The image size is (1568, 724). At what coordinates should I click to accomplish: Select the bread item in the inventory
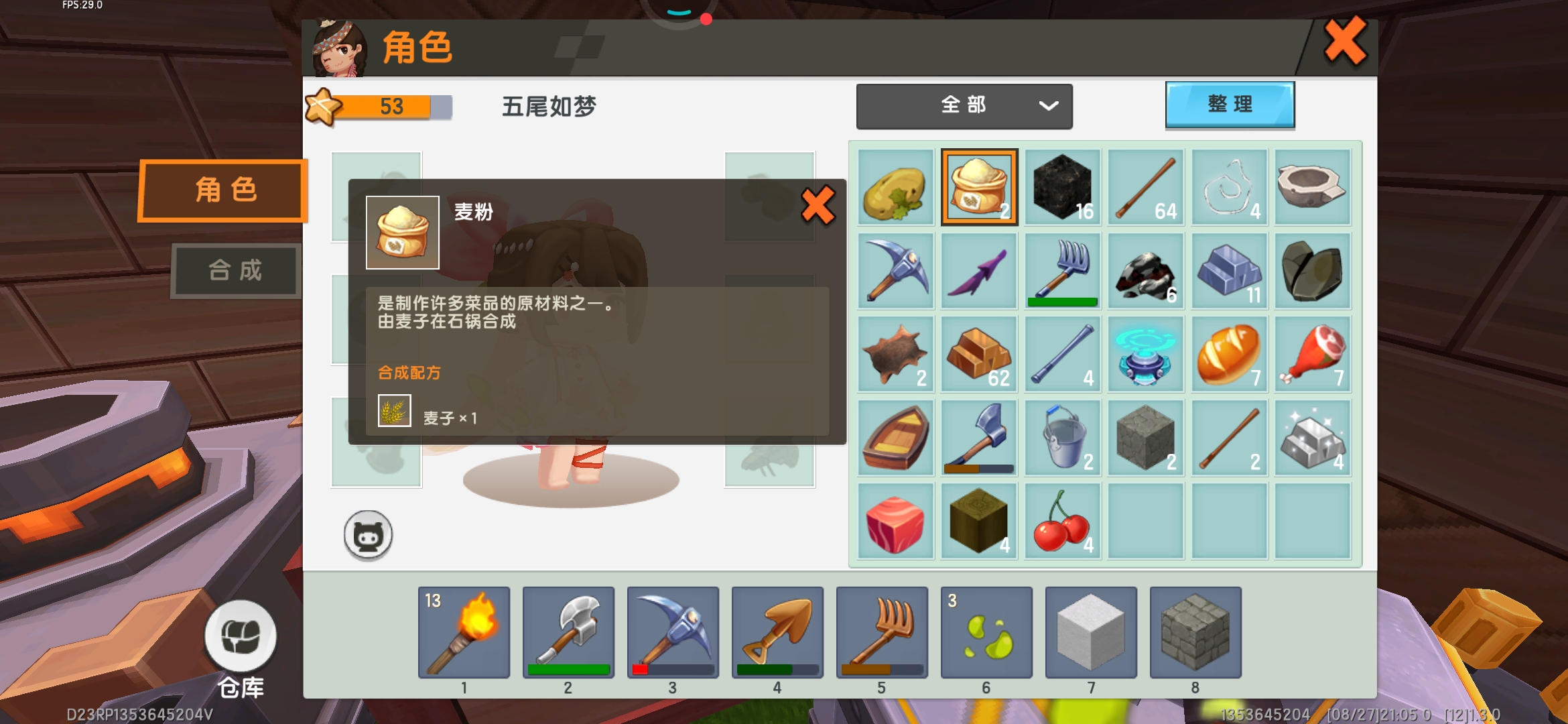pos(1228,354)
